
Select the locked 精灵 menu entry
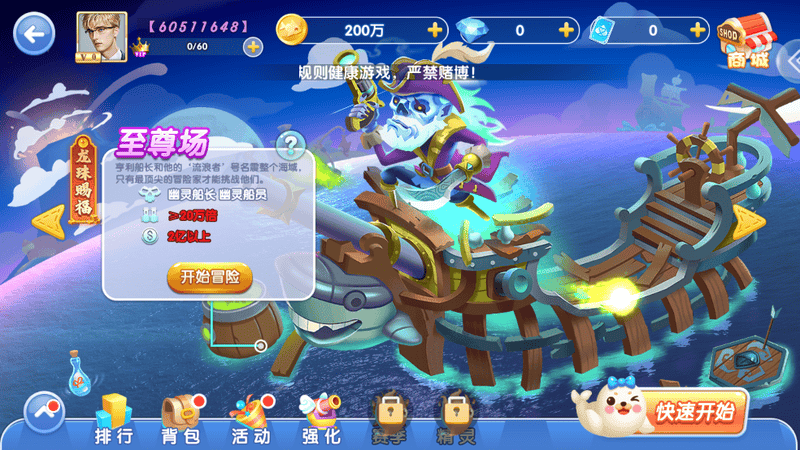(455, 419)
